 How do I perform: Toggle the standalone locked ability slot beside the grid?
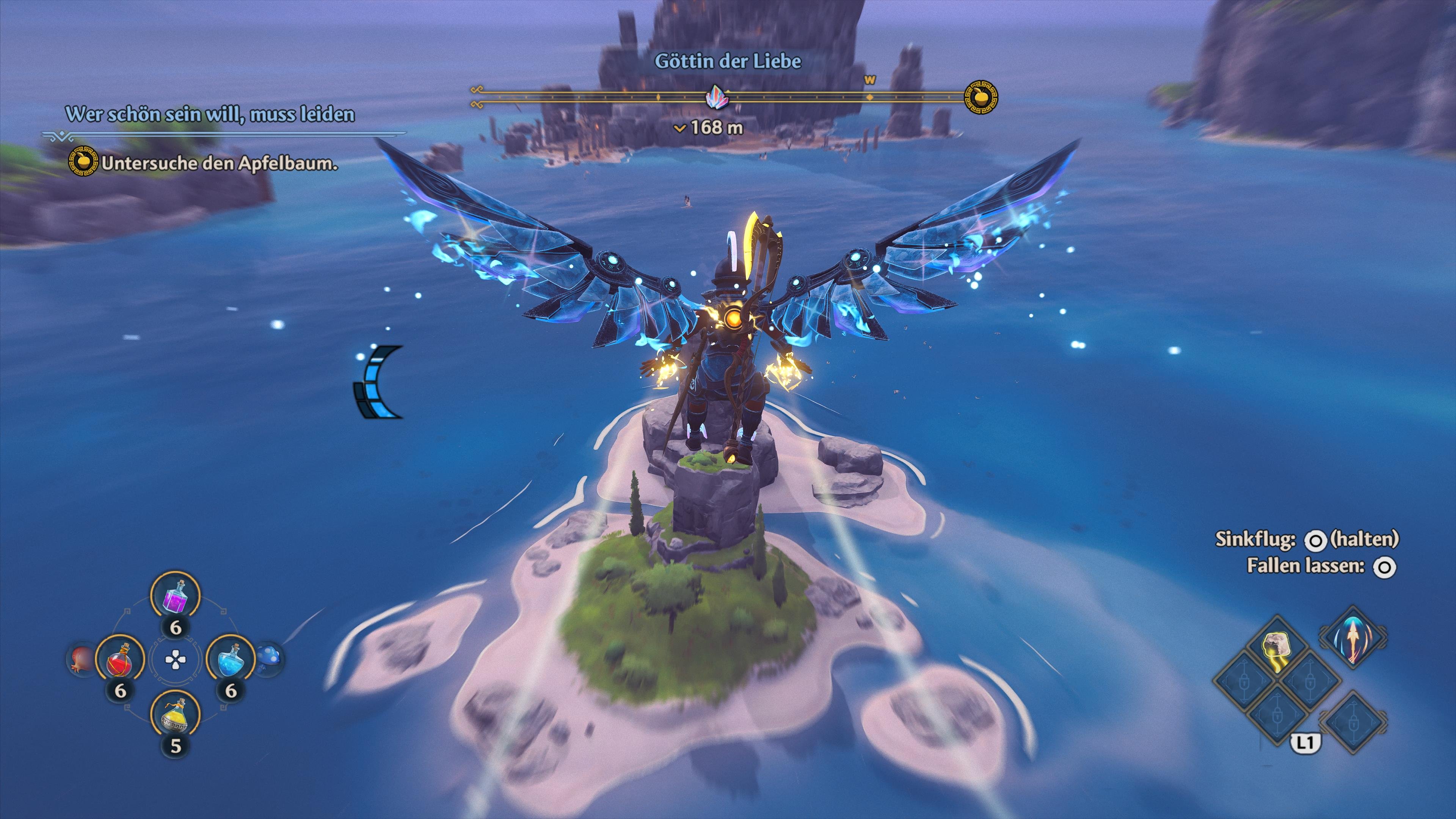point(1355,724)
